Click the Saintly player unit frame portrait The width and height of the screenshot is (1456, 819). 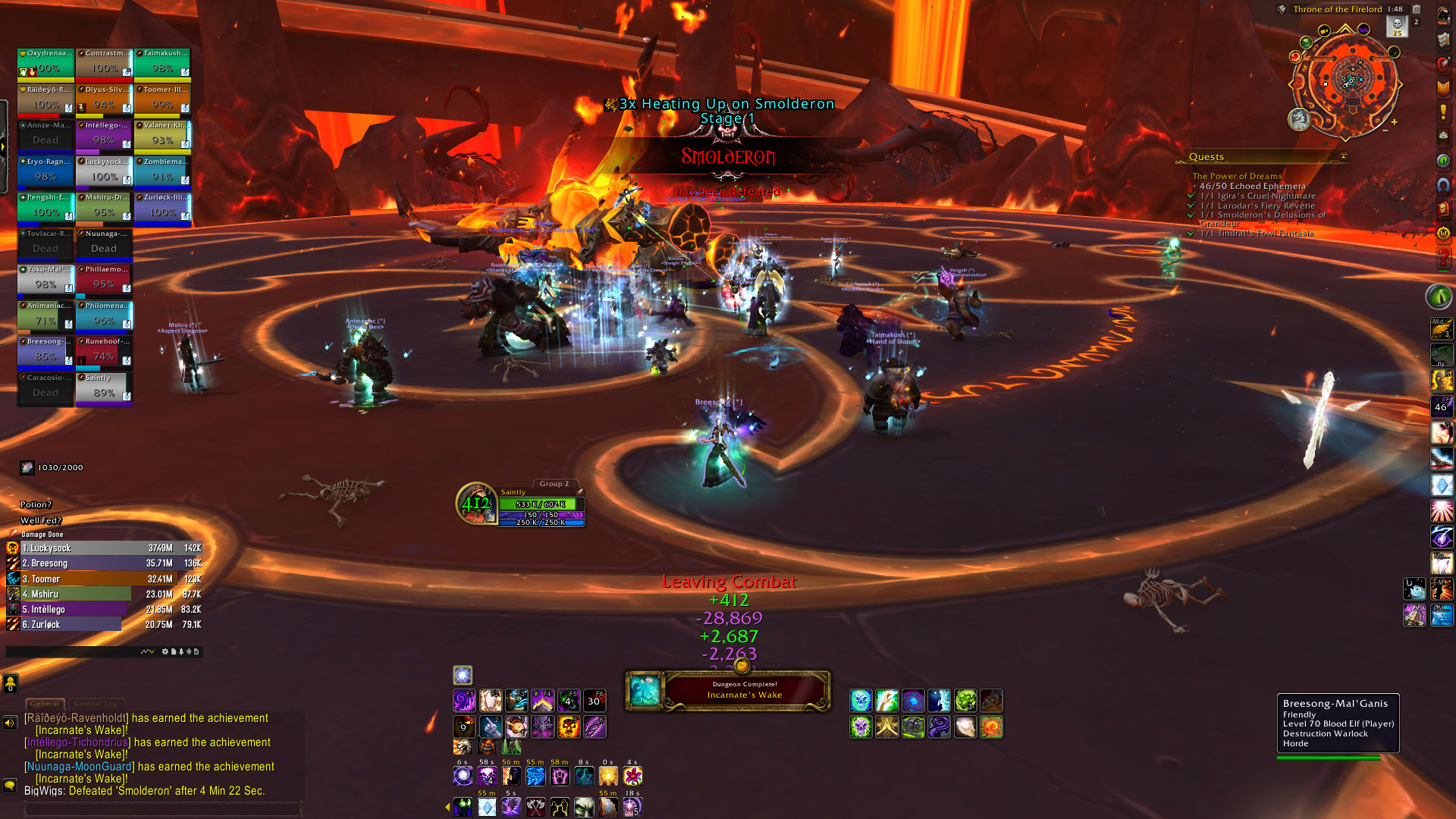[476, 504]
